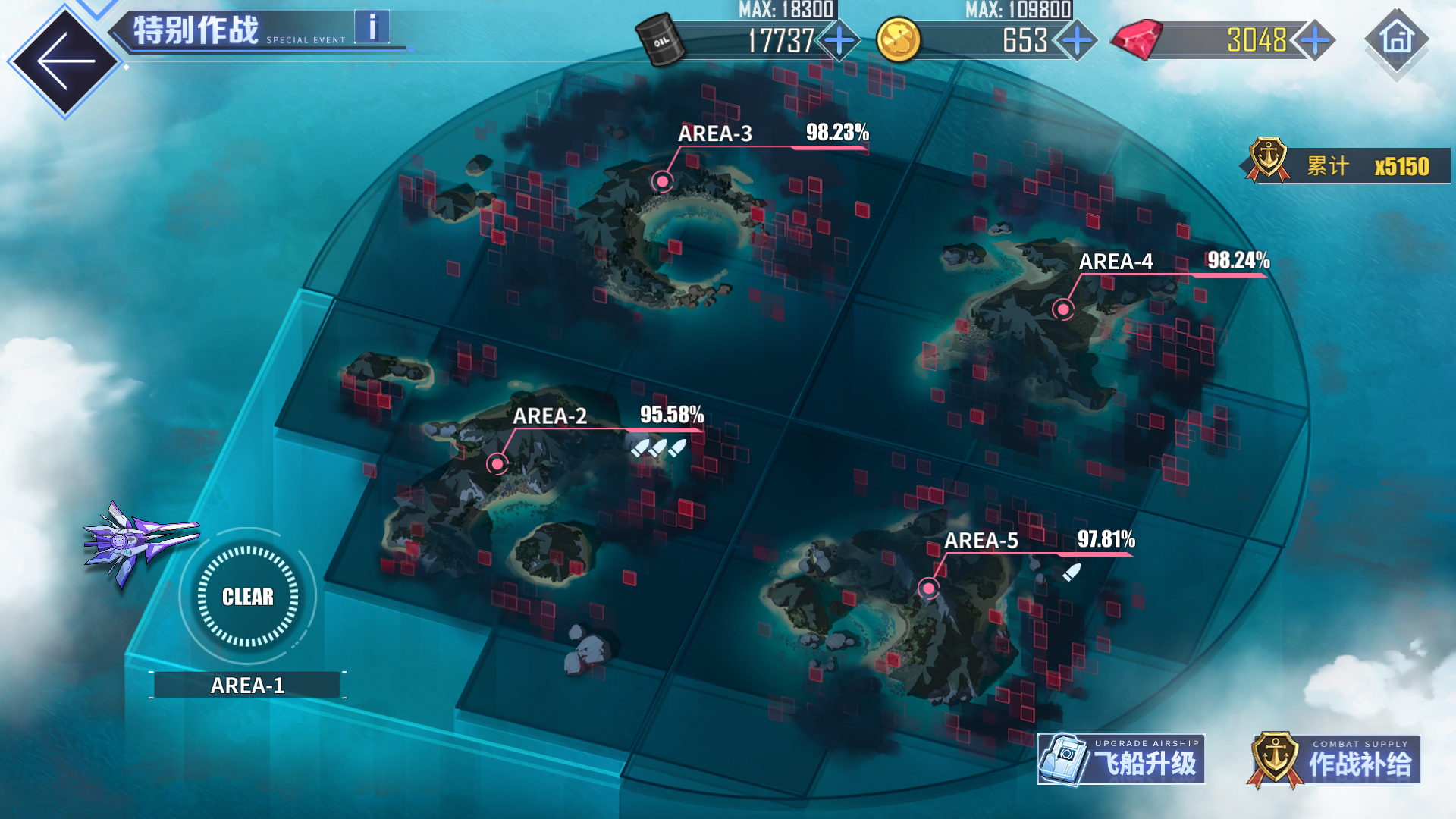Add more coins with the plus button
The image size is (1456, 819).
[x=1077, y=40]
